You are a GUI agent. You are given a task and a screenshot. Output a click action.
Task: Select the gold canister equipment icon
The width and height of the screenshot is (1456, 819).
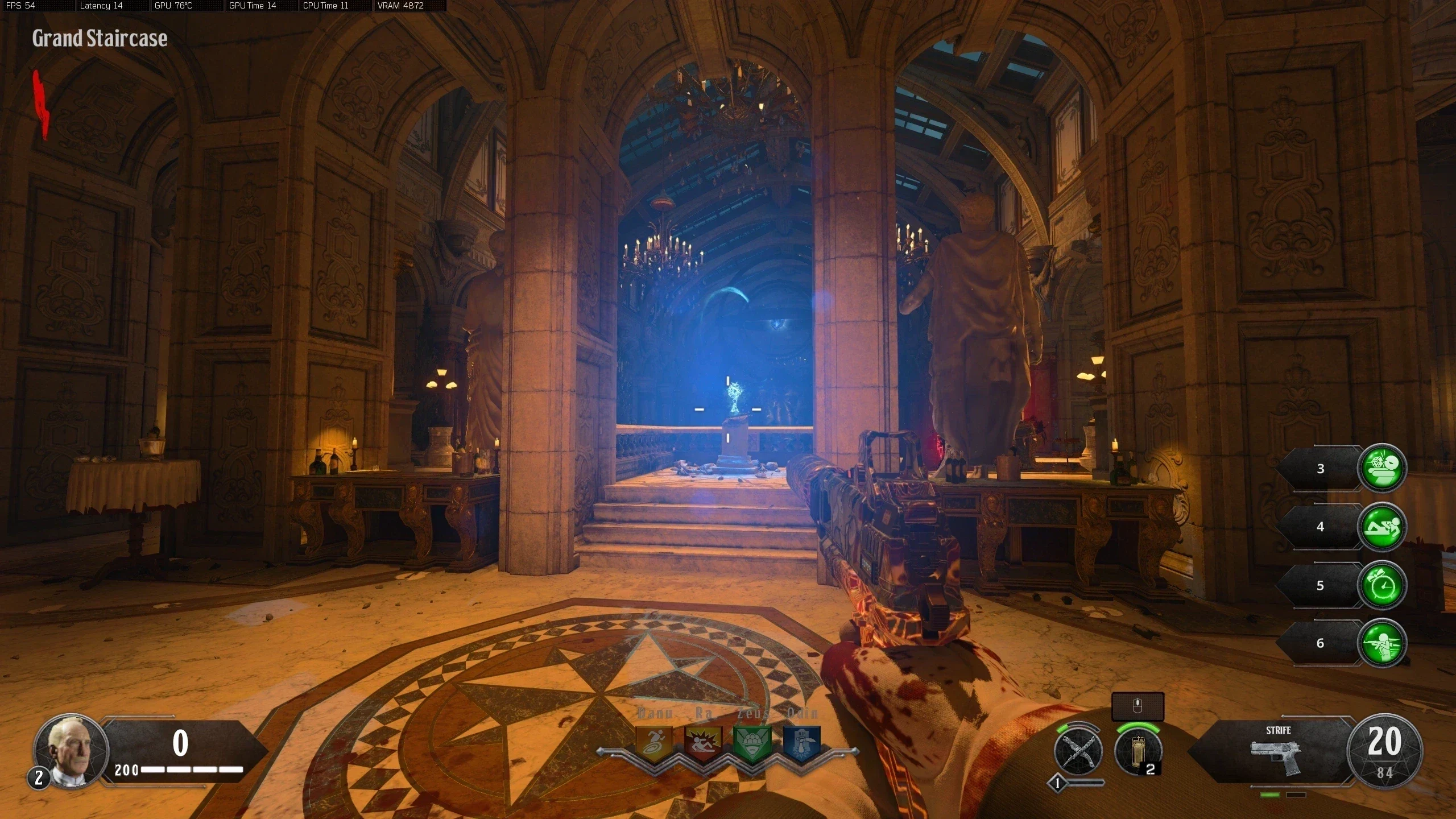1137,751
